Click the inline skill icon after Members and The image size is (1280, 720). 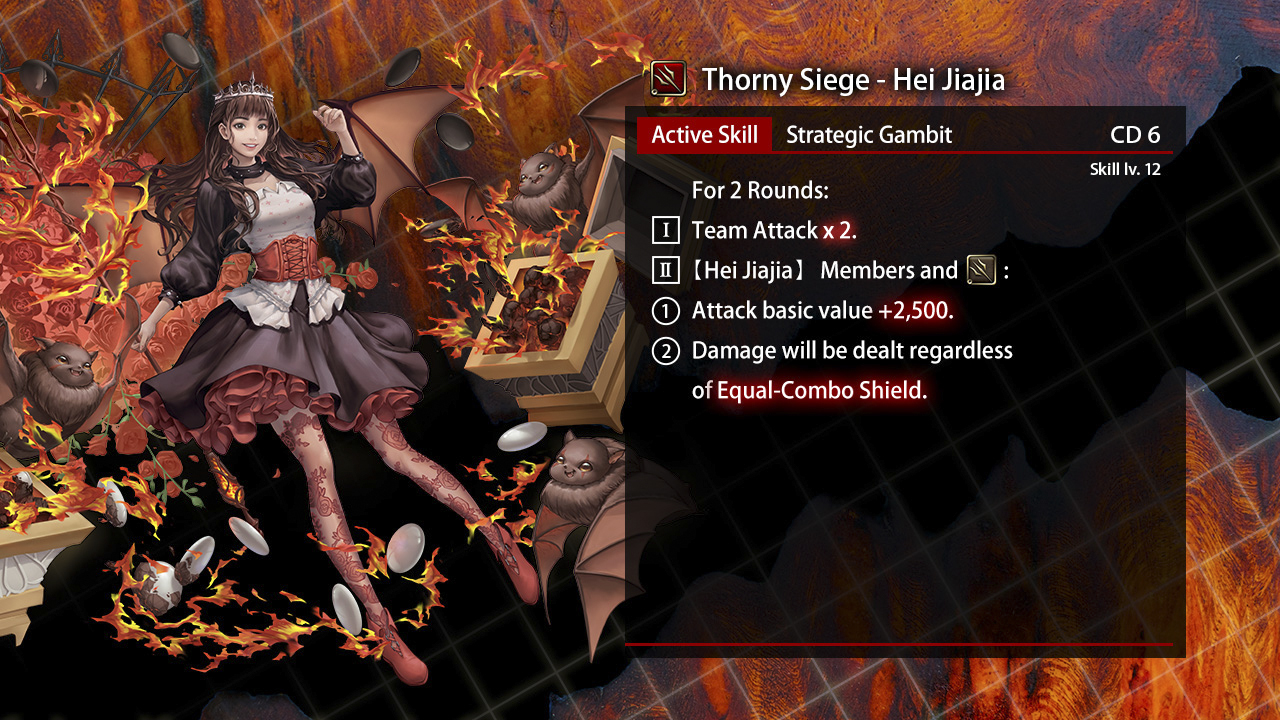point(982,270)
